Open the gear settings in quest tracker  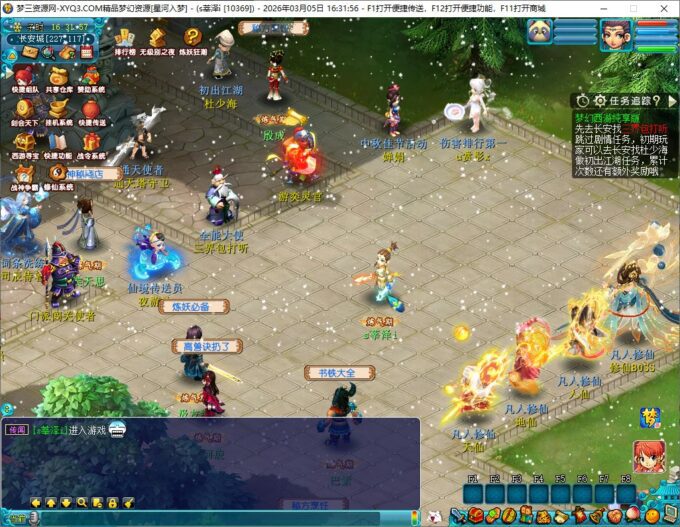tap(600, 100)
